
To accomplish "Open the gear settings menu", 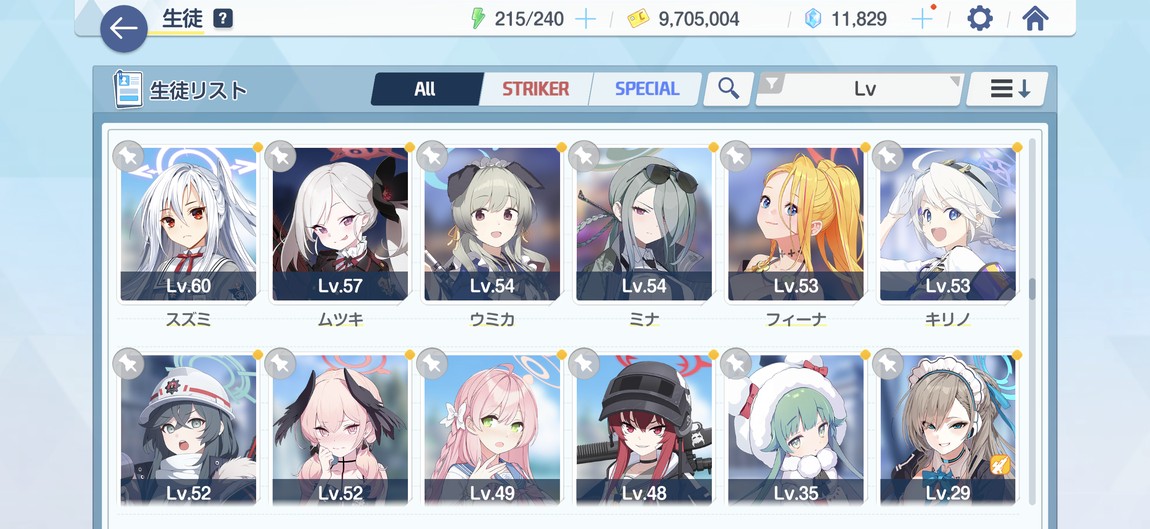I will (x=979, y=19).
